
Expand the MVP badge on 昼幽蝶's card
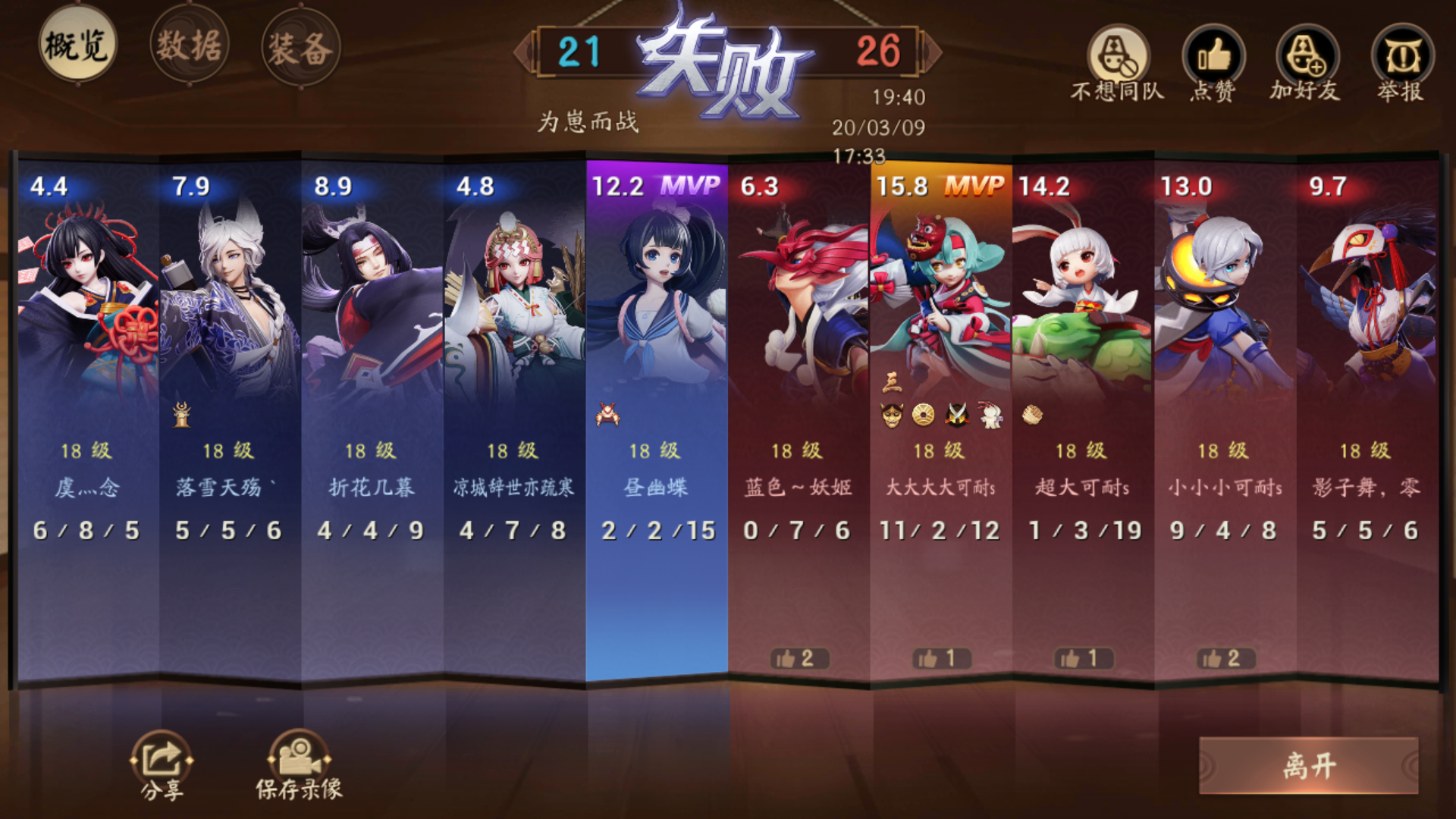692,184
